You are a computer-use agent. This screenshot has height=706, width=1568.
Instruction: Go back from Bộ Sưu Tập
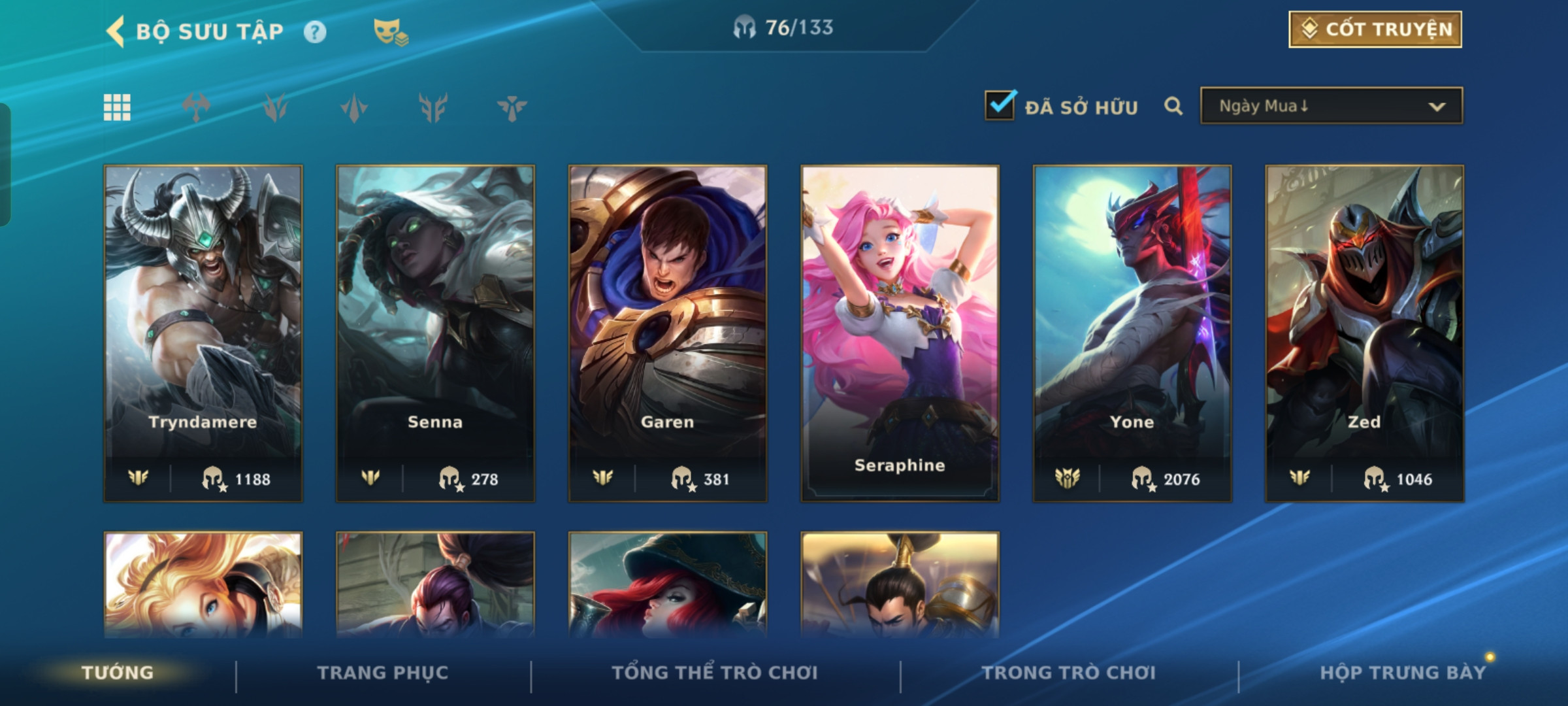tap(116, 31)
